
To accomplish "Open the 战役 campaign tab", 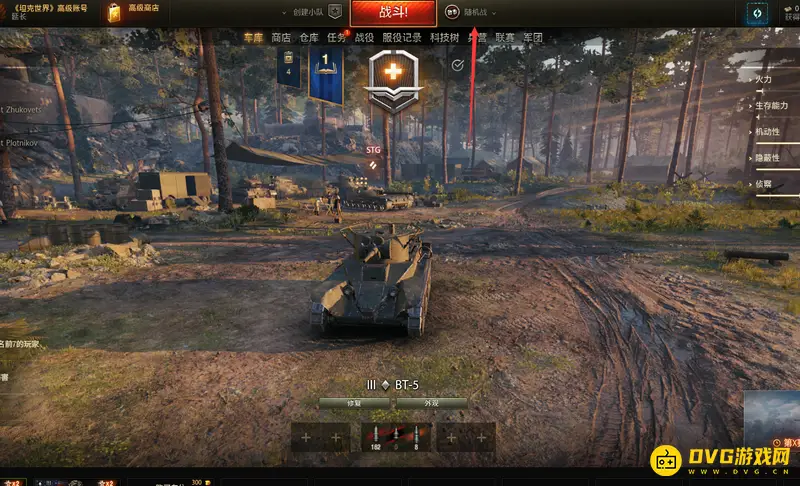I will pyautogui.click(x=365, y=37).
